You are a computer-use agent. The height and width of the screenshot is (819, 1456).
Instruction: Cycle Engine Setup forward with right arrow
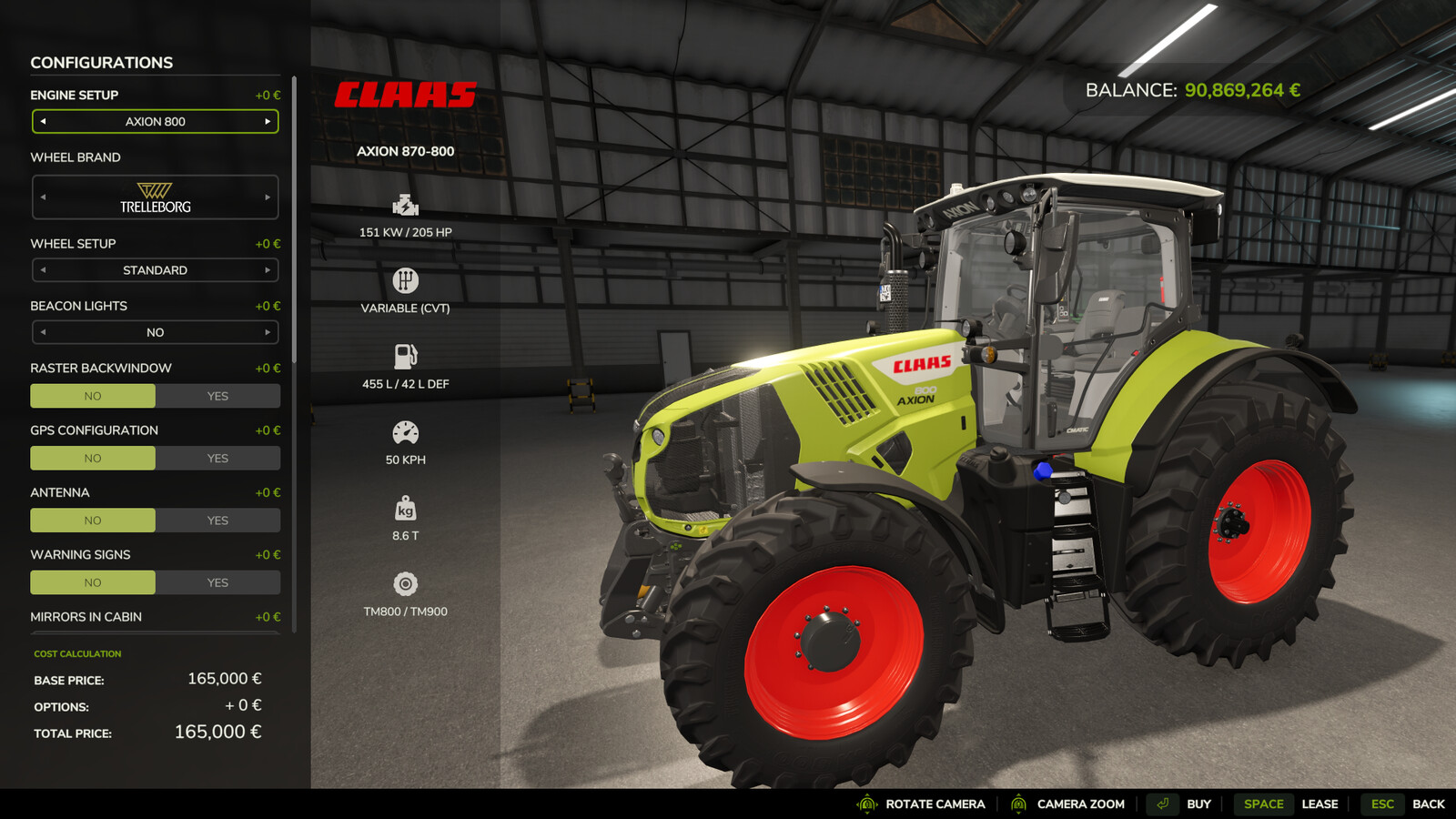point(267,121)
